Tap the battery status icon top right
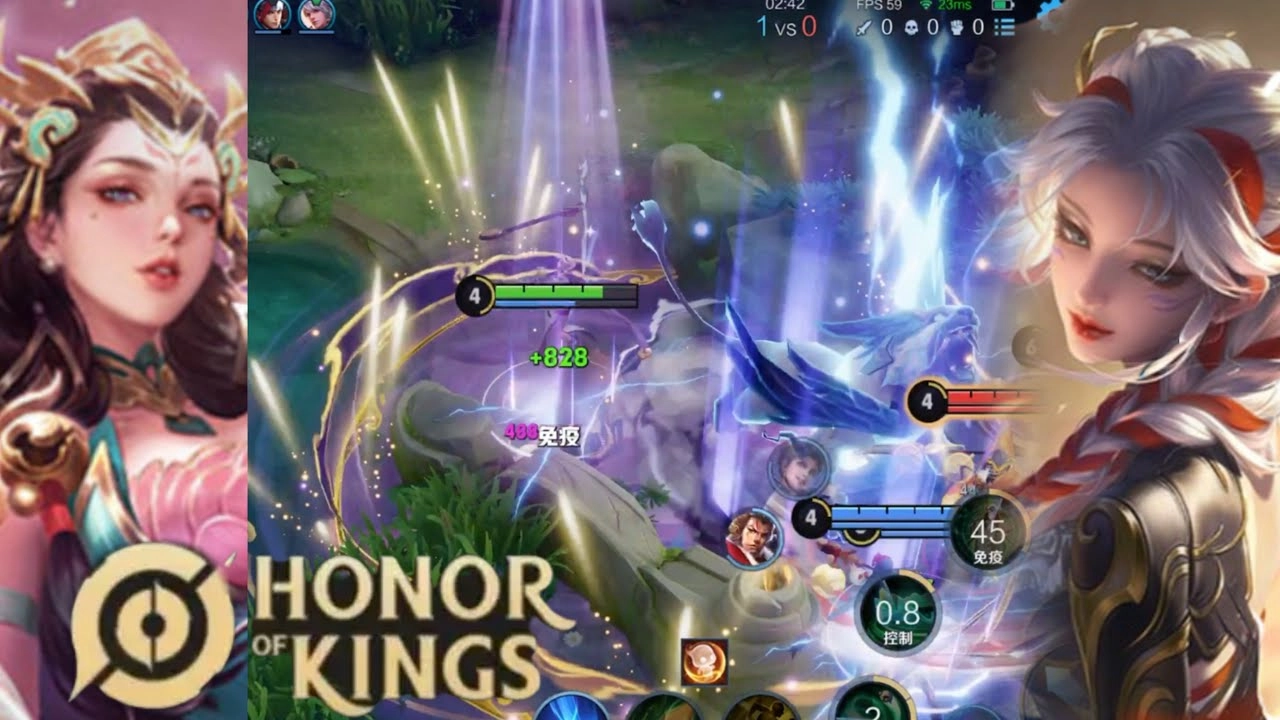The image size is (1280, 720). 1000,7
